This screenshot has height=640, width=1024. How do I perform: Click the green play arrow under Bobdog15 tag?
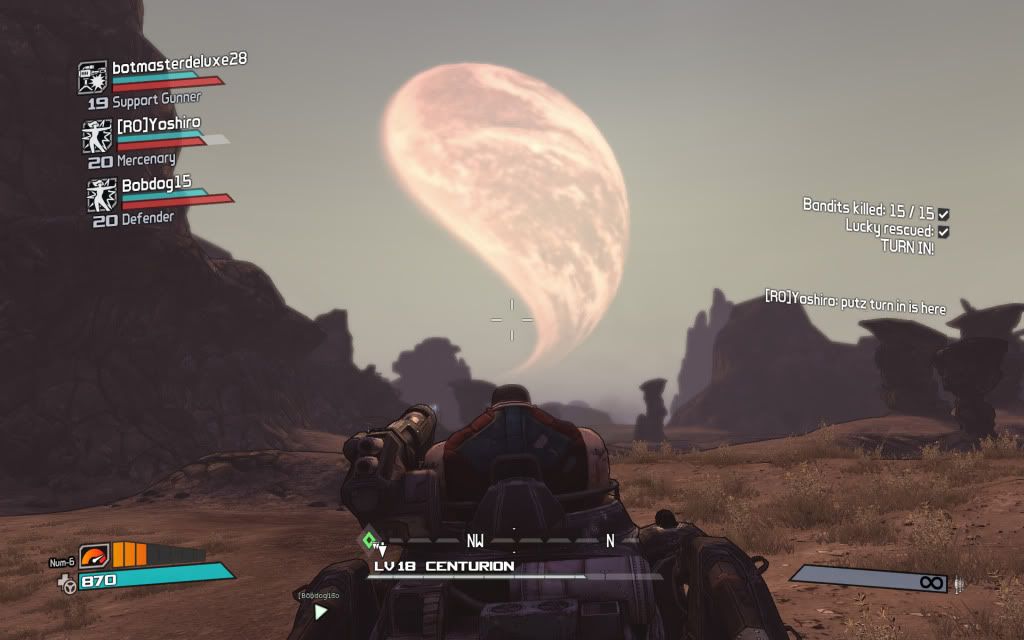coord(320,612)
